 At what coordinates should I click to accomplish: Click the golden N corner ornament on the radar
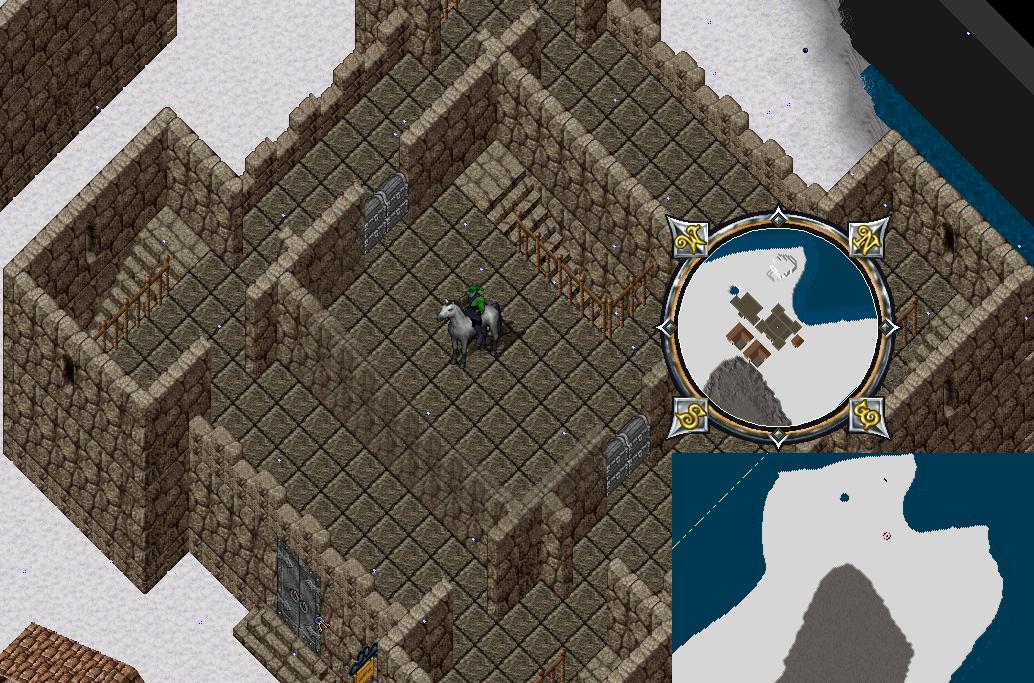pyautogui.click(x=866, y=239)
